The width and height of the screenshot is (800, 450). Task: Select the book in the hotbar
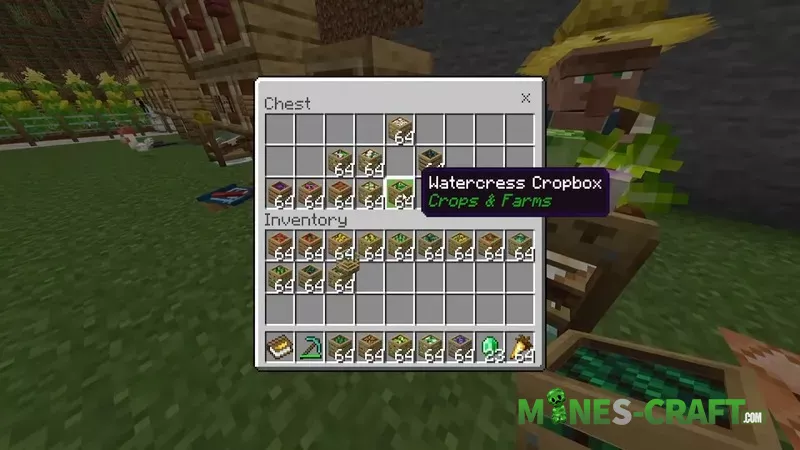click(279, 348)
